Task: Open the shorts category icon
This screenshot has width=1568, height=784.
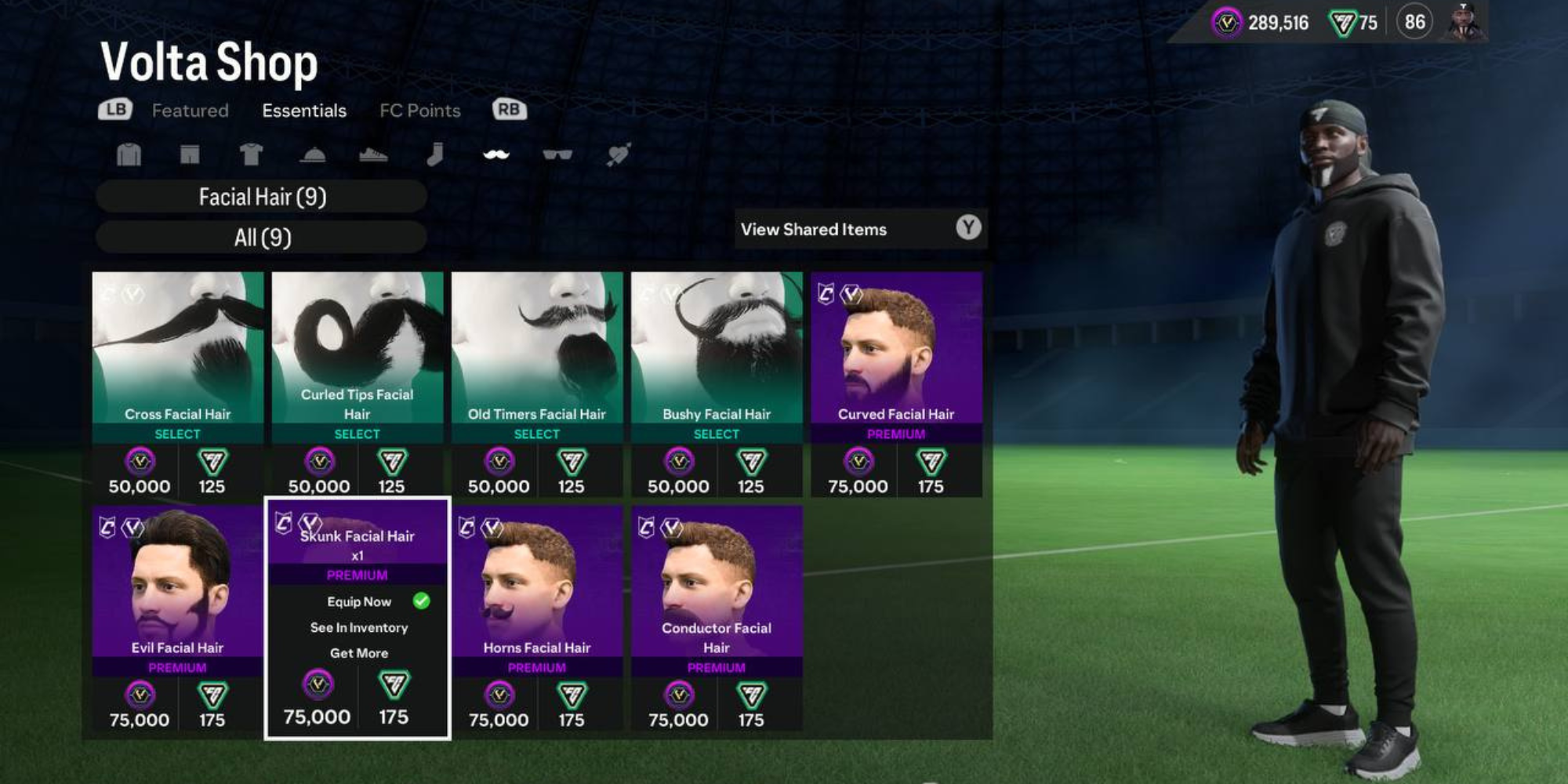Action: pyautogui.click(x=188, y=154)
